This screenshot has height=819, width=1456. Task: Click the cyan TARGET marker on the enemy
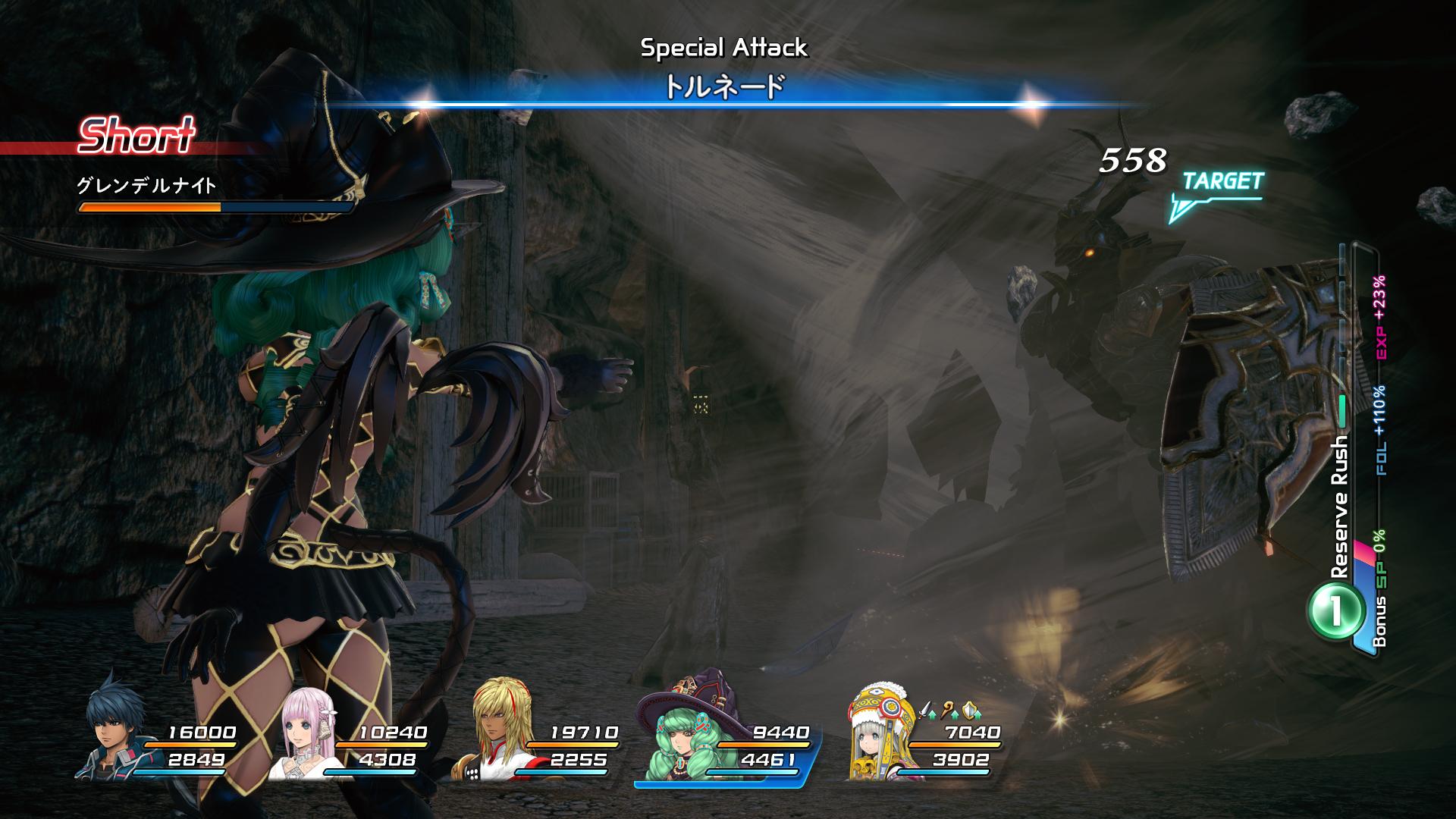tap(1218, 192)
